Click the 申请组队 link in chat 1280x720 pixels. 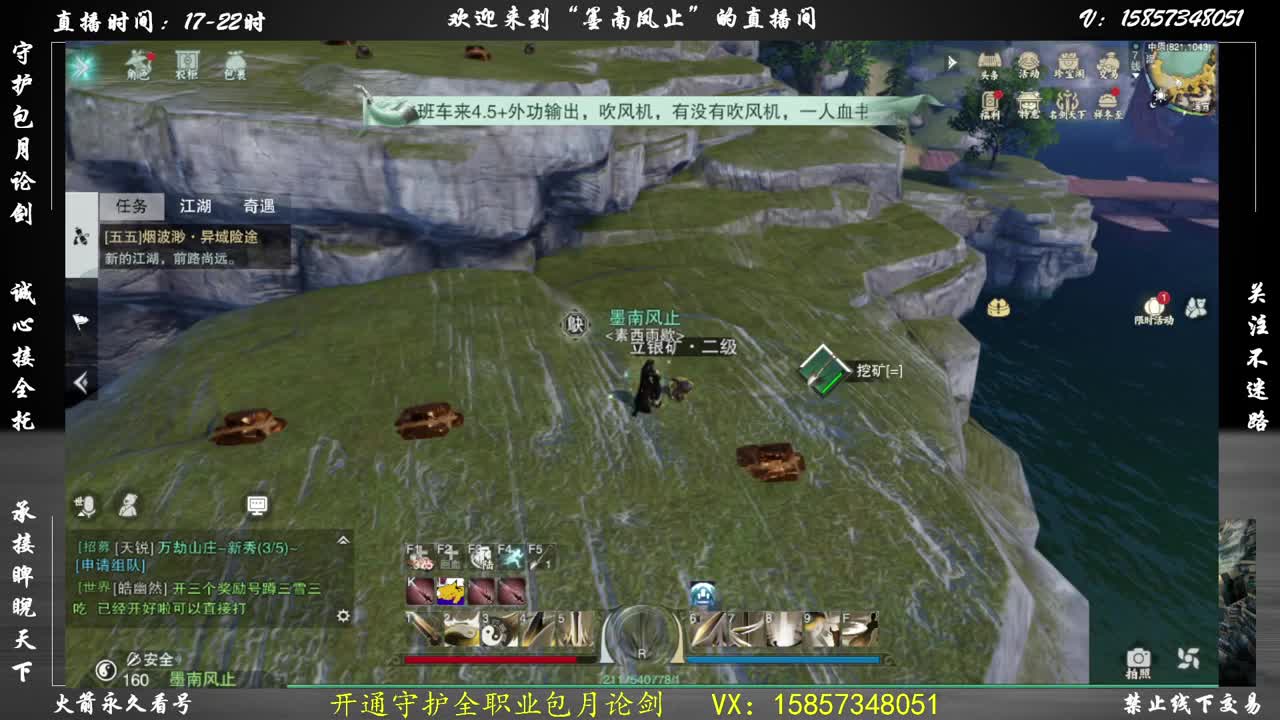point(110,567)
